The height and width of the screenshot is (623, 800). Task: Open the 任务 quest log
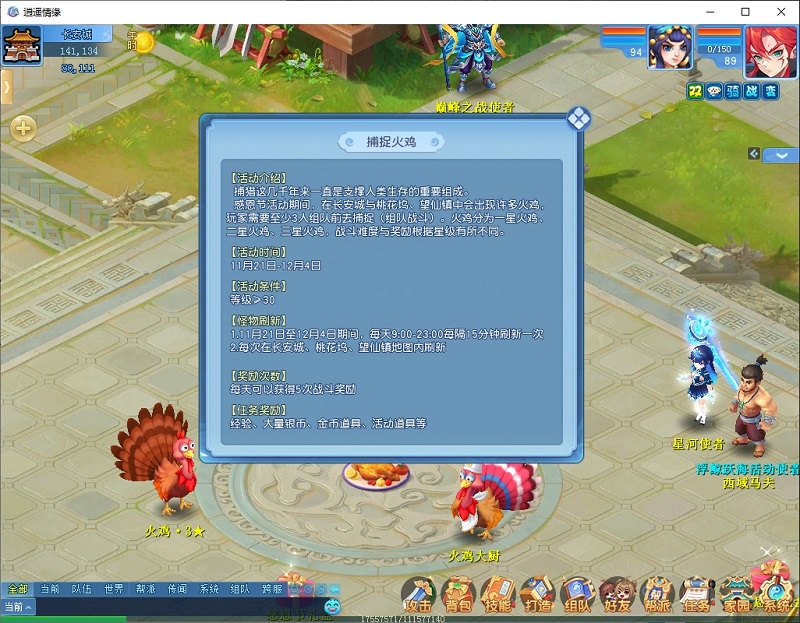697,594
